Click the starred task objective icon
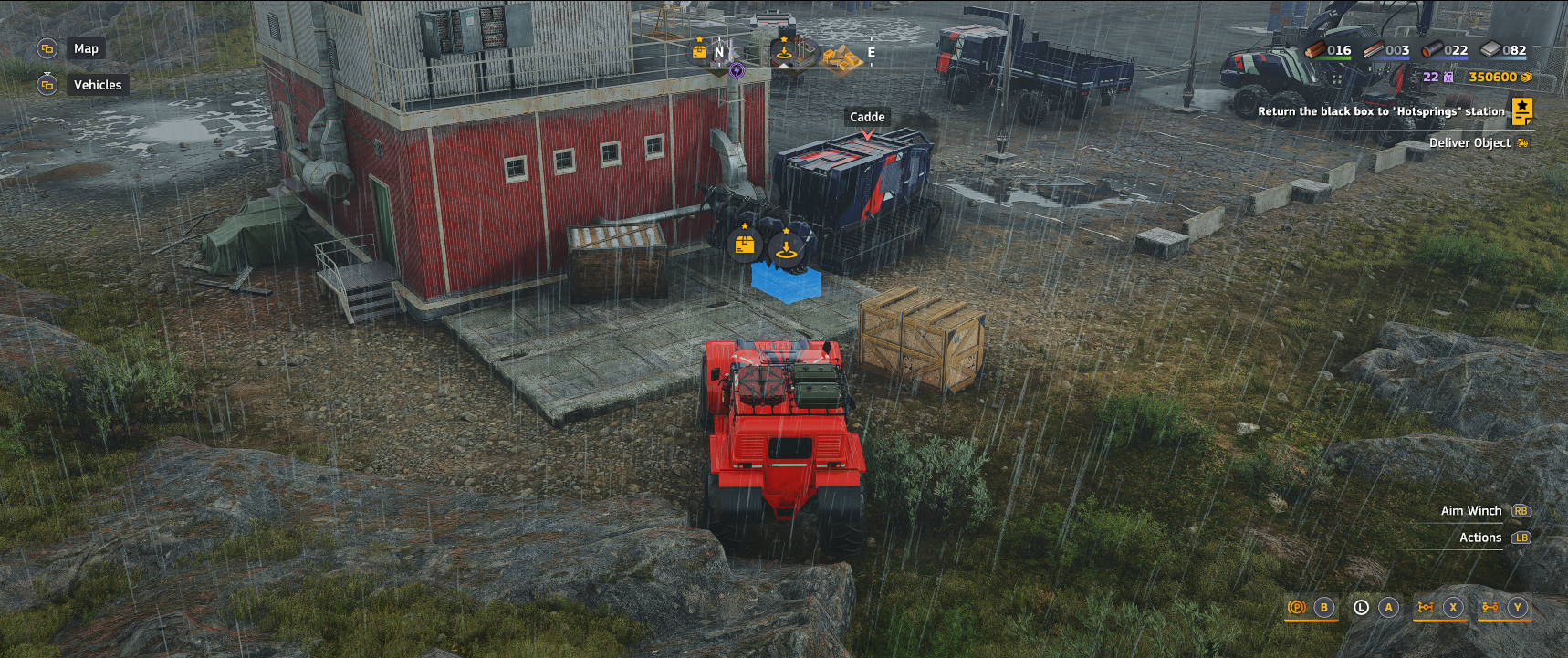1568x658 pixels. (1521, 111)
